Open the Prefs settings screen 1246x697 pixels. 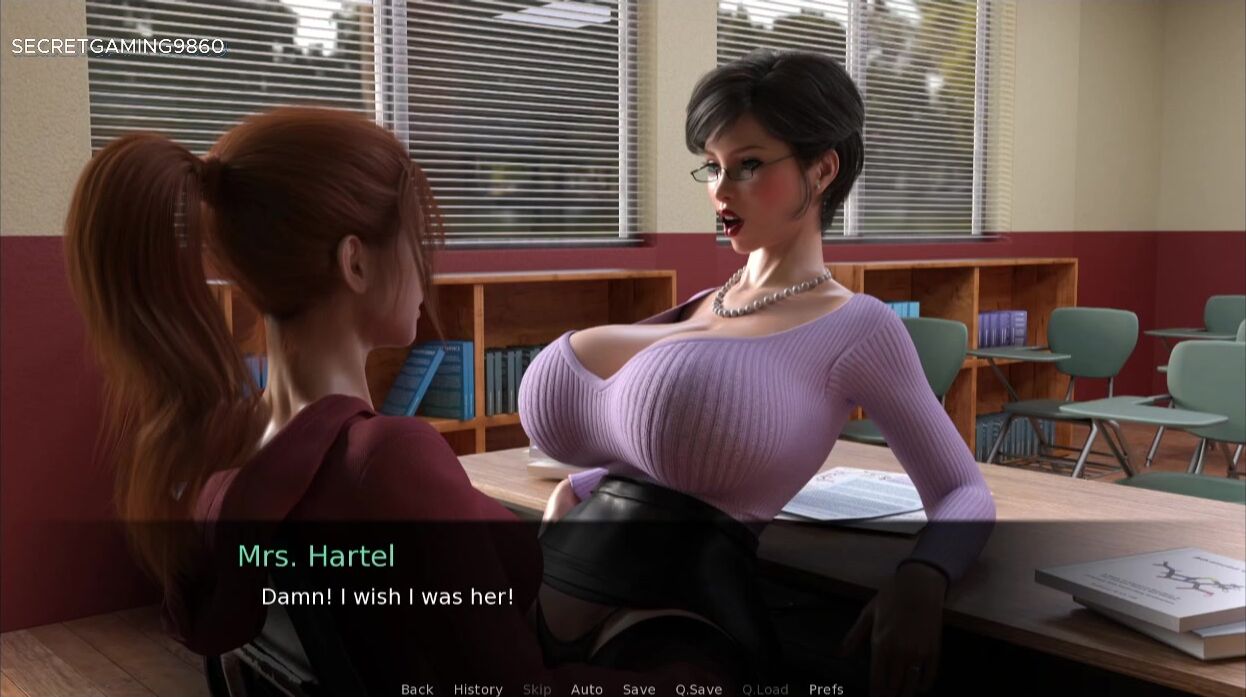click(826, 689)
